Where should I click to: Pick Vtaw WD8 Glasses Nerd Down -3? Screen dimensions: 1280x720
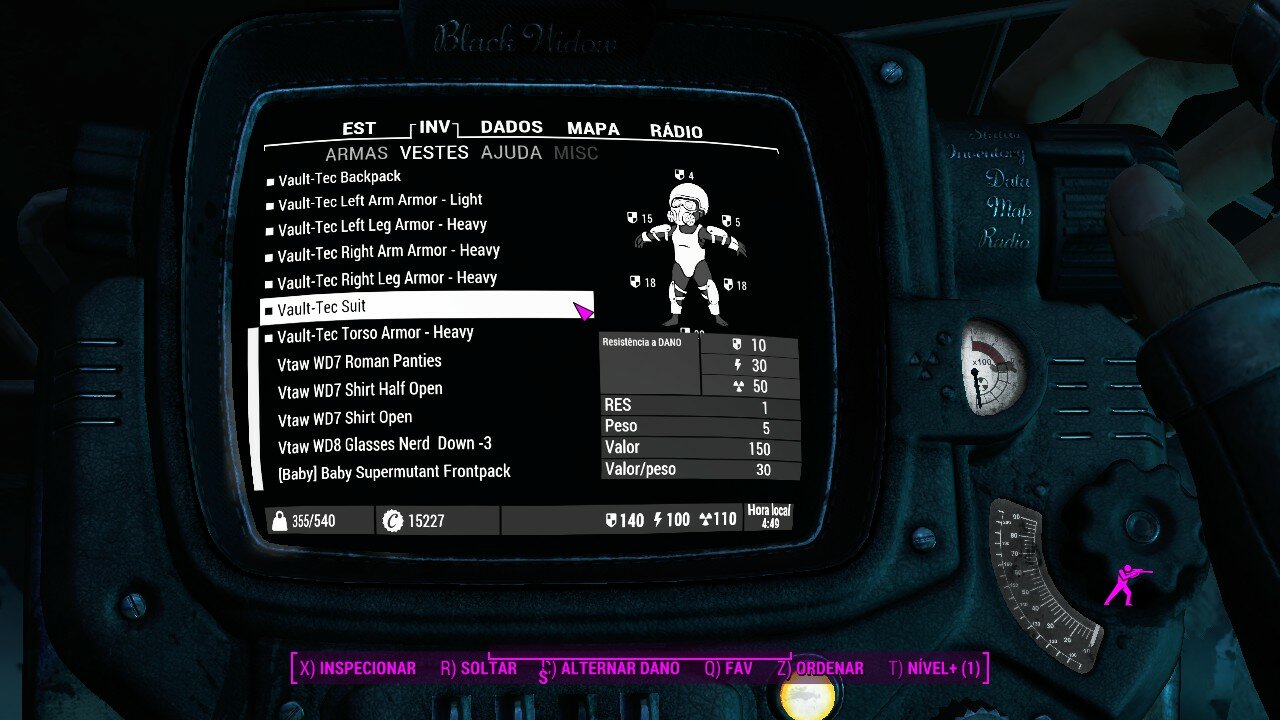click(385, 445)
